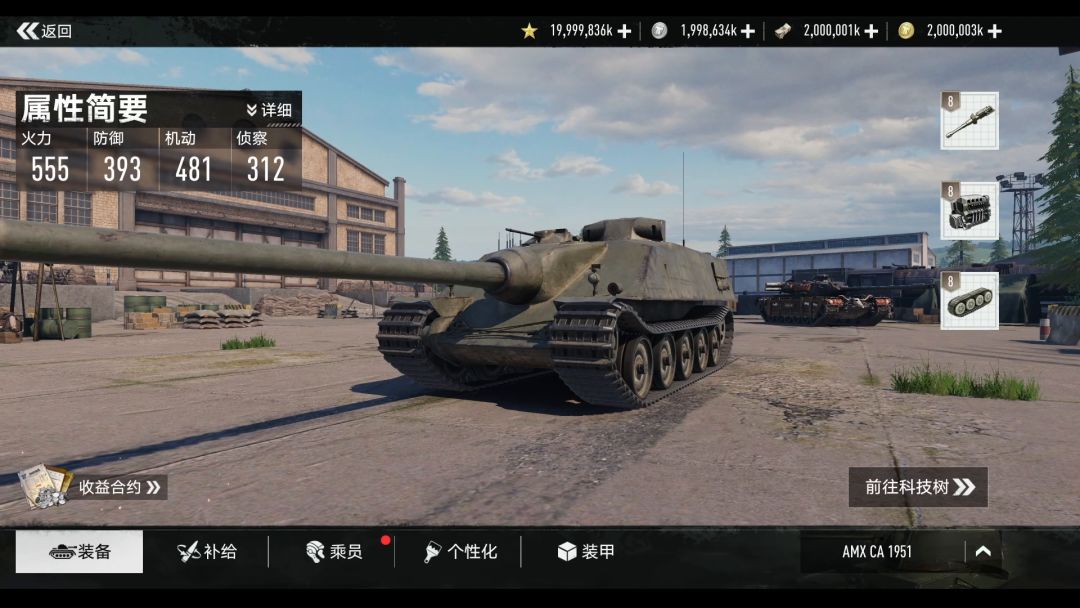Expand the 详细 attribute details
This screenshot has width=1080, height=608.
tap(269, 110)
